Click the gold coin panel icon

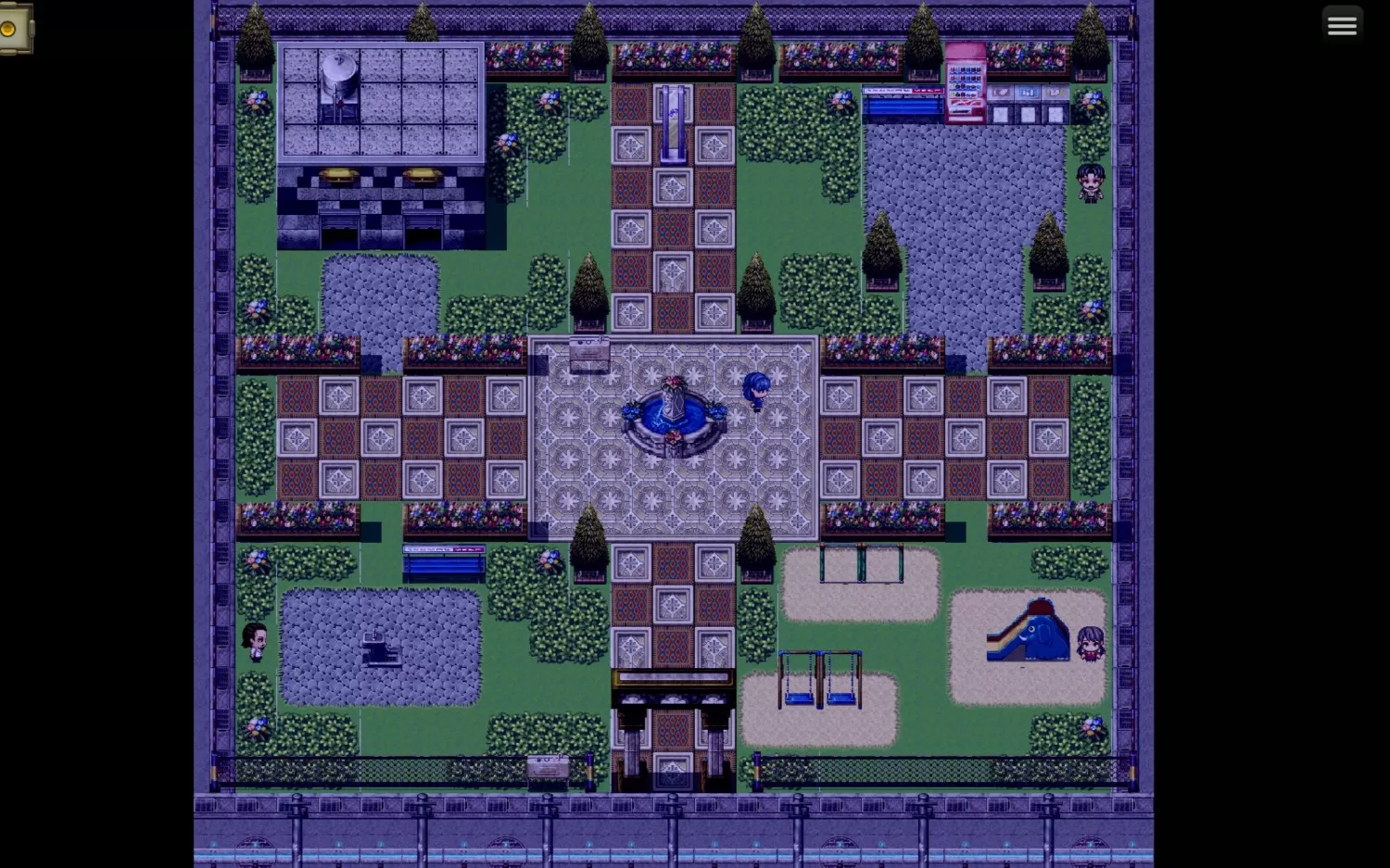(x=11, y=29)
